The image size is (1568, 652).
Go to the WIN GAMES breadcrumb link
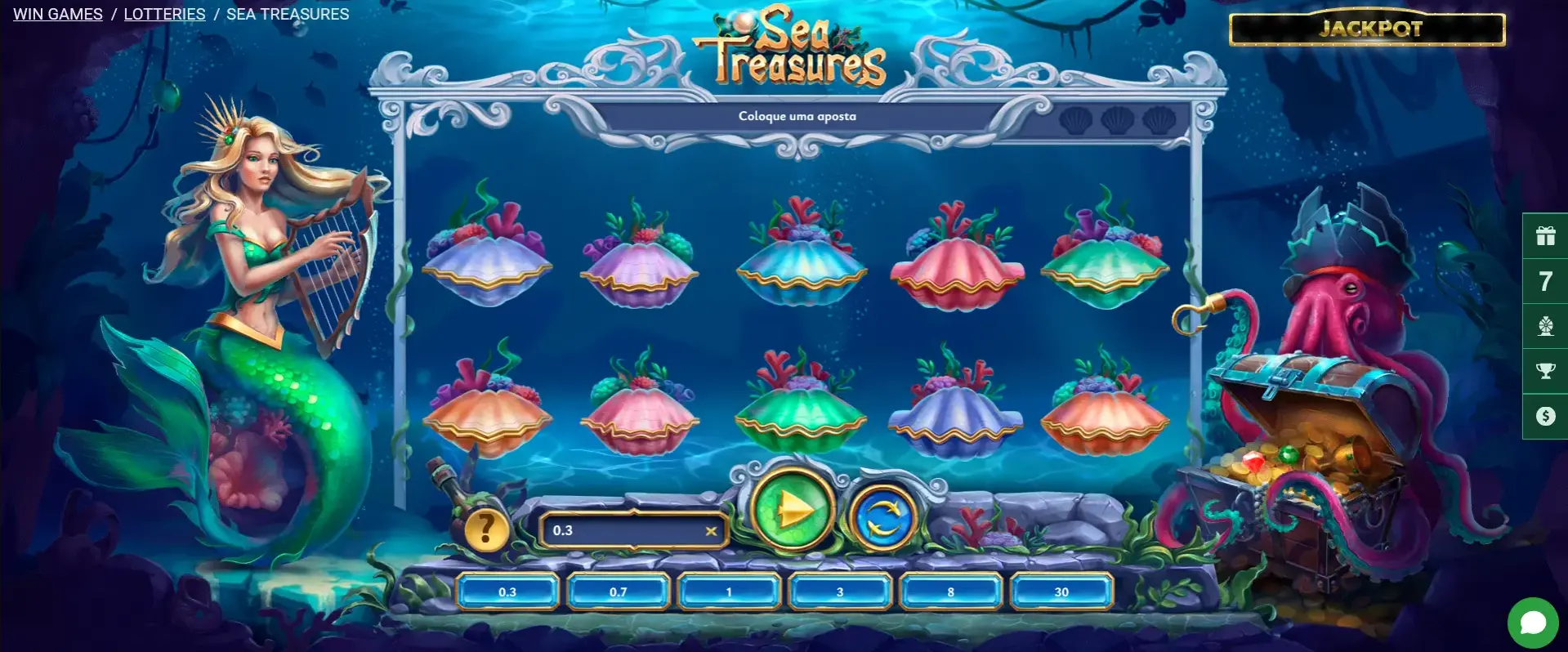[58, 14]
